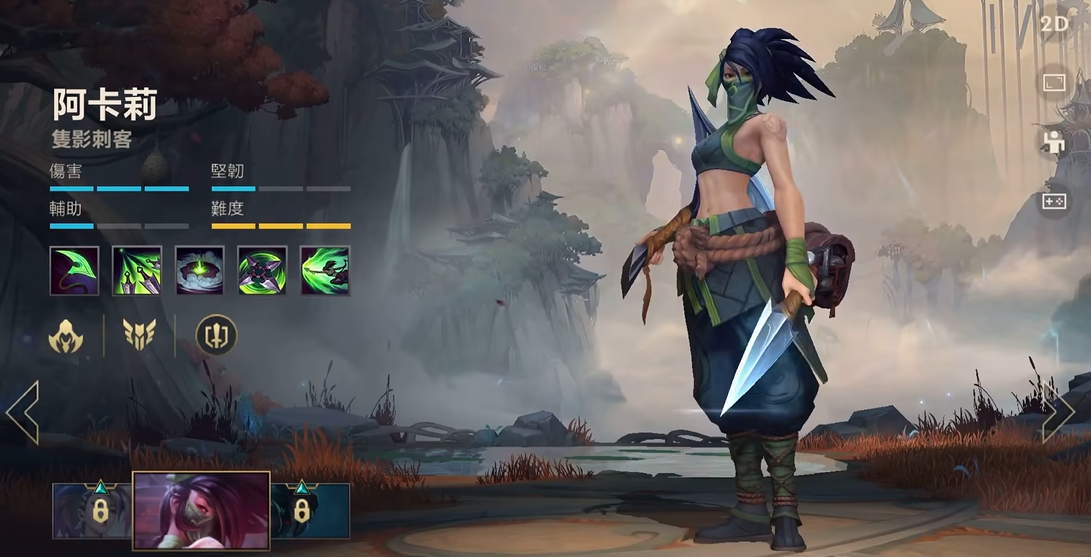Show the green dash ultimate ability icon
1091x557 pixels.
pos(325,270)
